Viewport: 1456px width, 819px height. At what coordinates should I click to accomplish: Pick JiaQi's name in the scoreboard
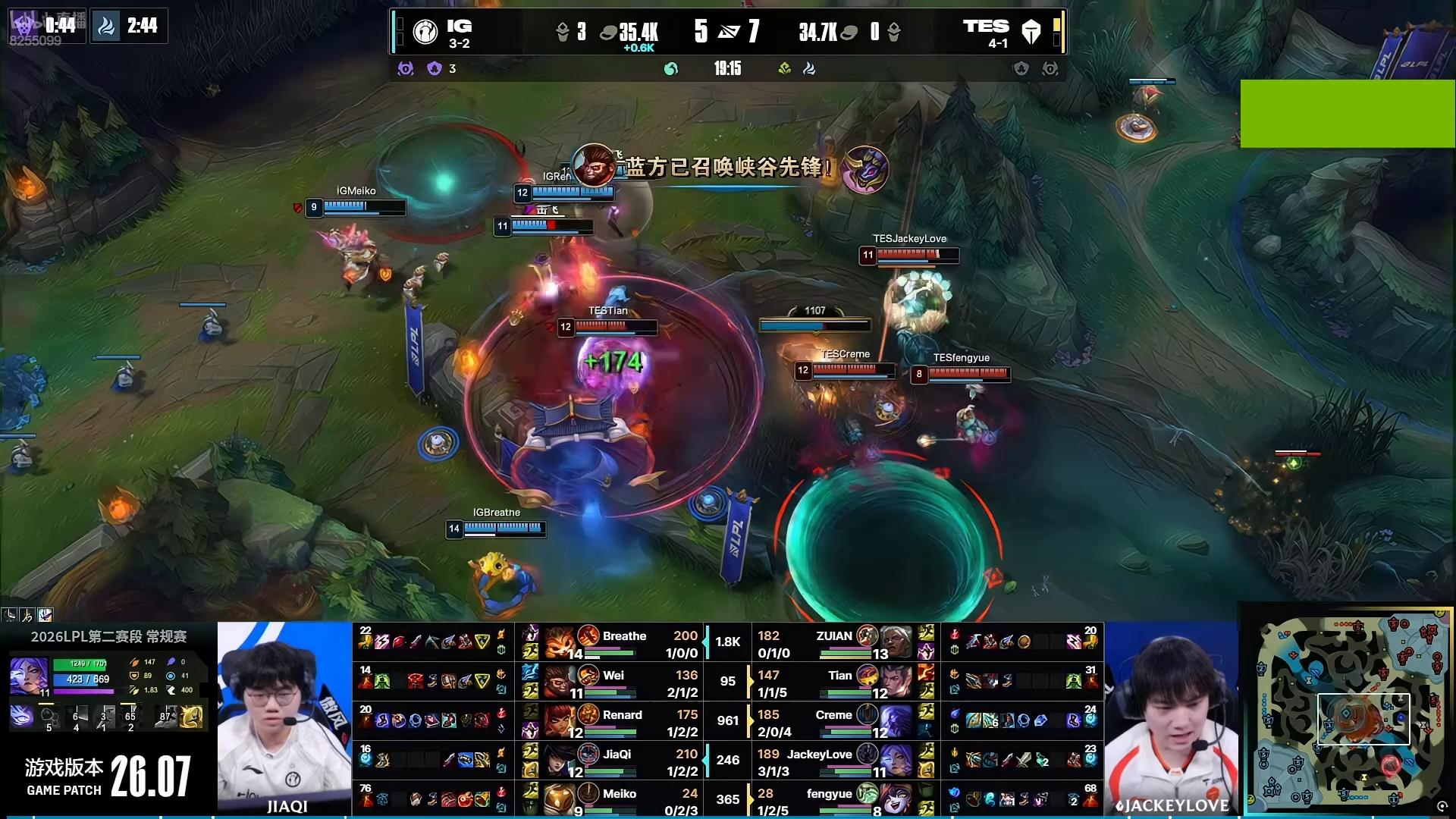[617, 755]
